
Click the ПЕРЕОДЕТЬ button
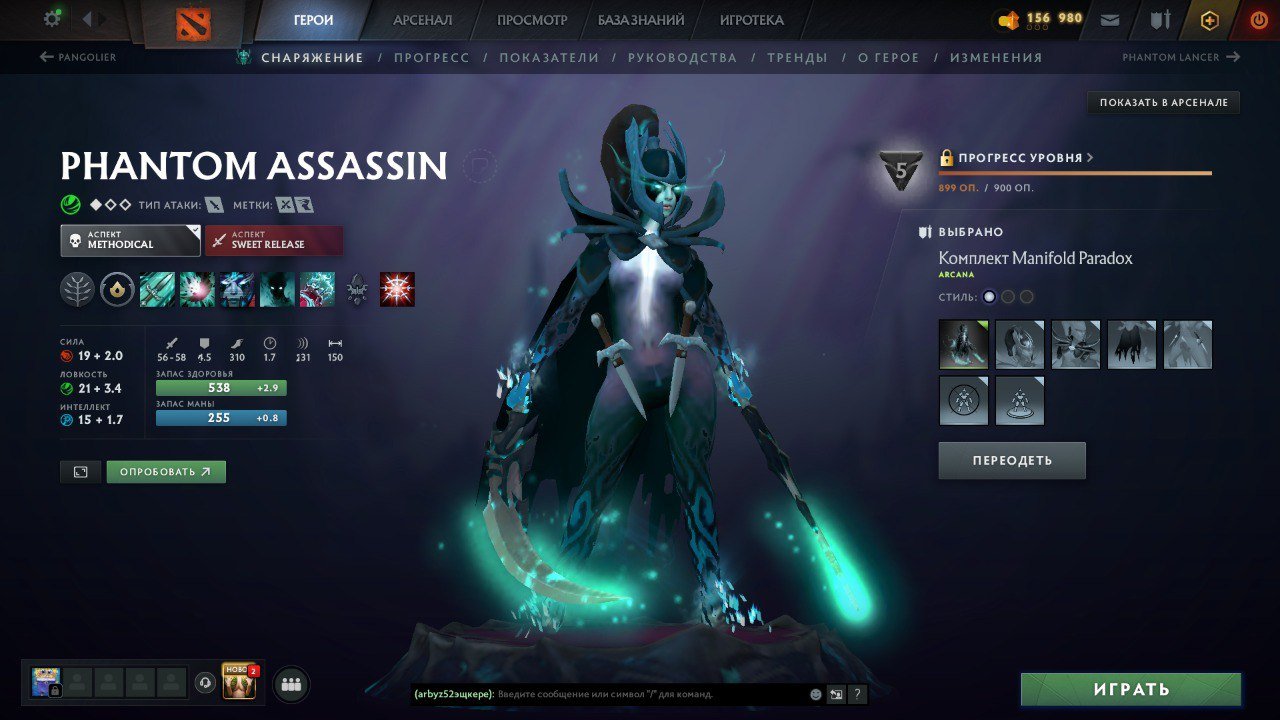click(x=1011, y=460)
